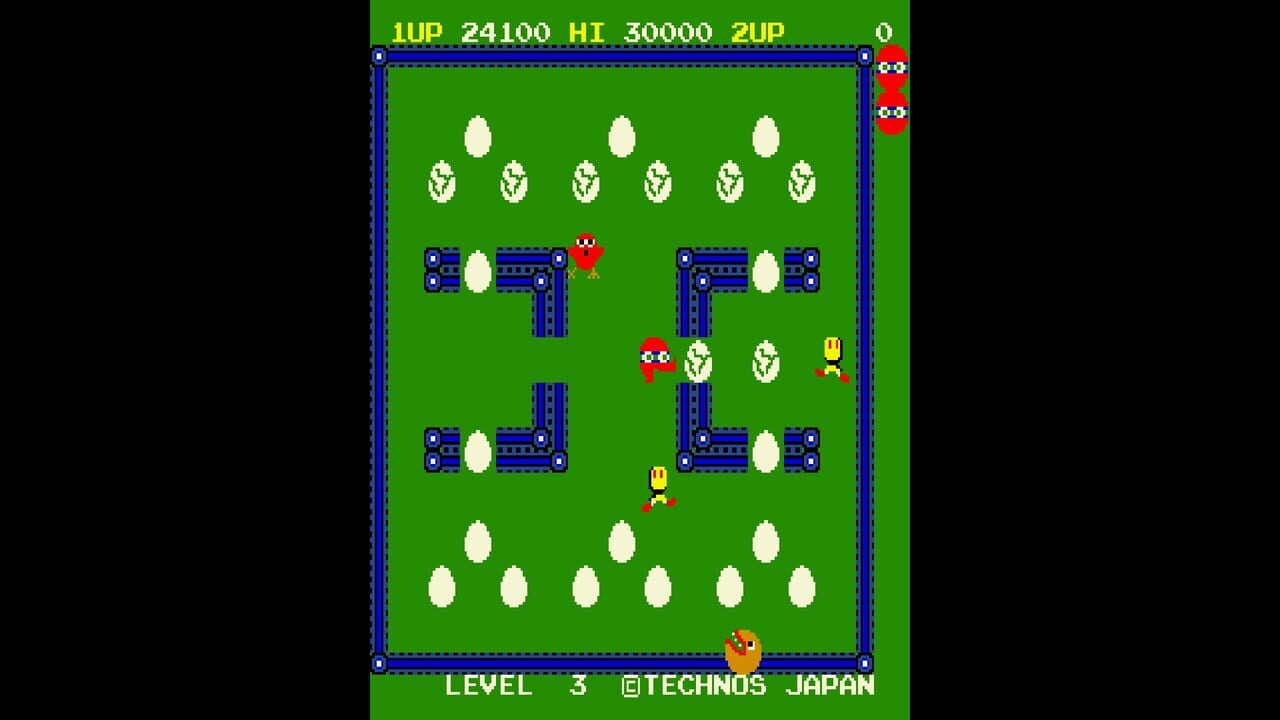Image resolution: width=1280 pixels, height=720 pixels.
Task: Open the white egg in the bottom-left corner row
Action: [441, 586]
